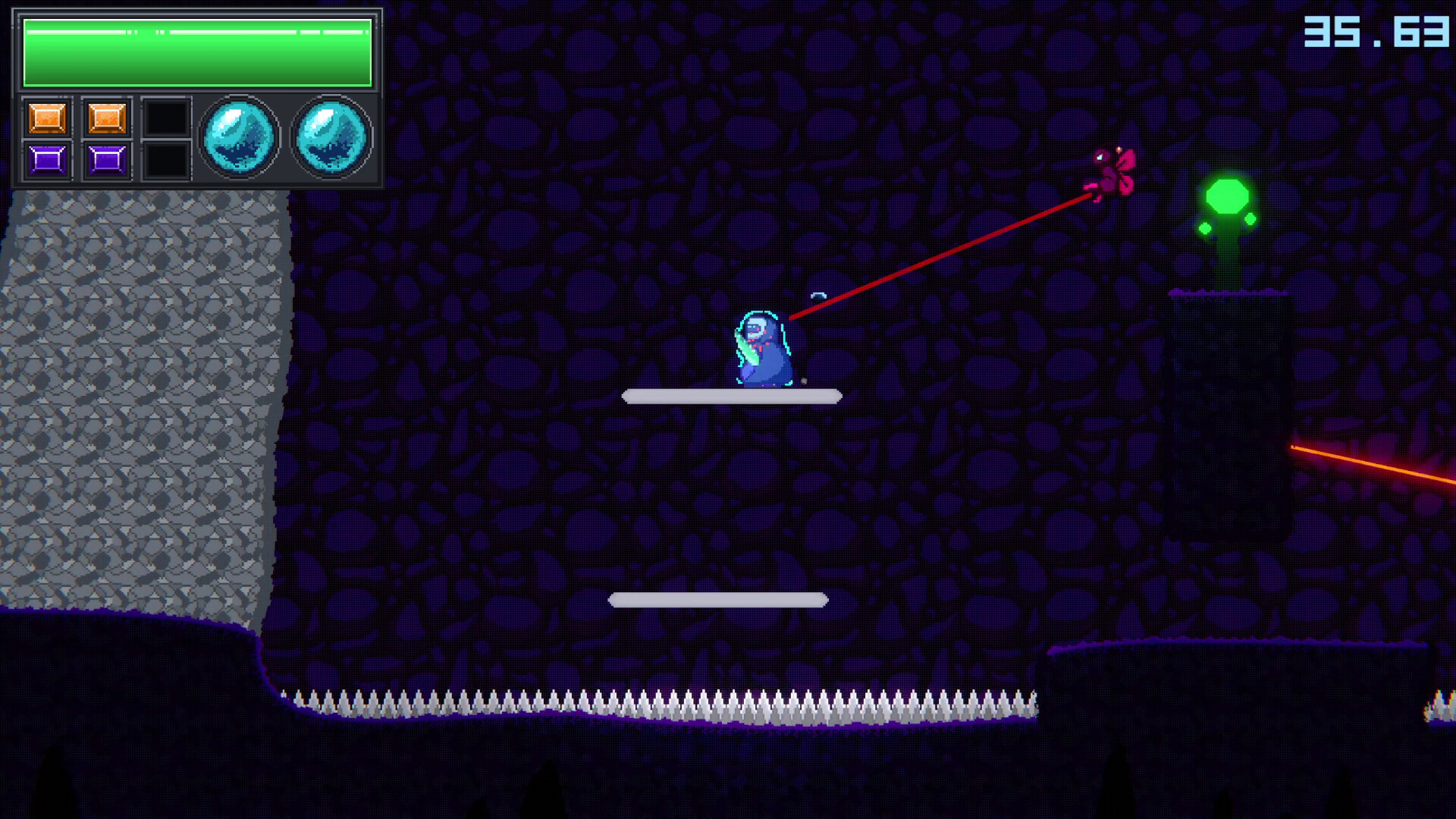Click the first purple gem slot
Viewport: 1456px width, 819px height.
(x=47, y=159)
